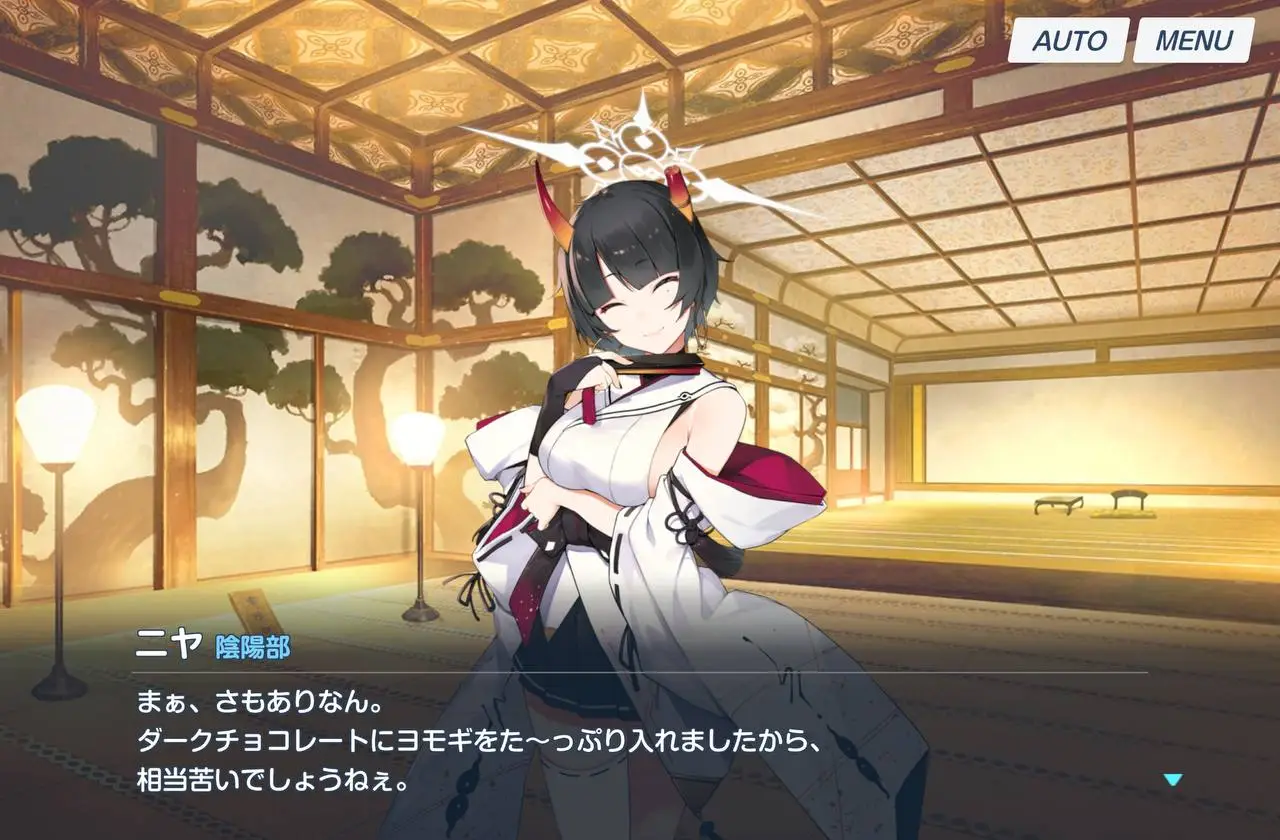Advance dialogue with the cyan arrow
The width and height of the screenshot is (1280, 840).
(1173, 780)
